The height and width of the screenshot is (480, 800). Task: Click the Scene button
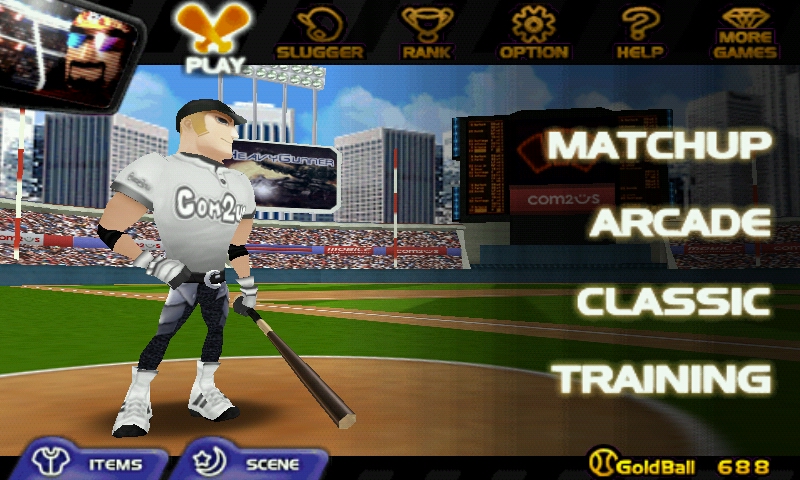[253, 464]
